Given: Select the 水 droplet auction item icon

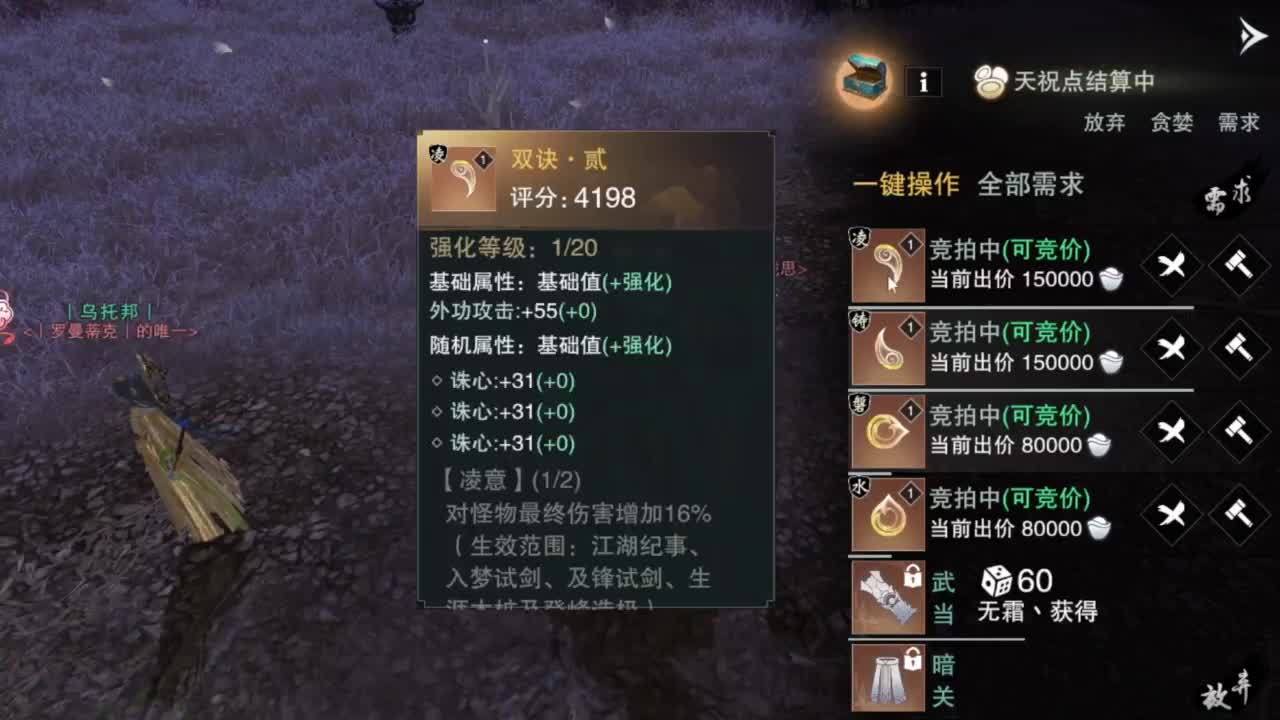Looking at the screenshot, I should 886,514.
